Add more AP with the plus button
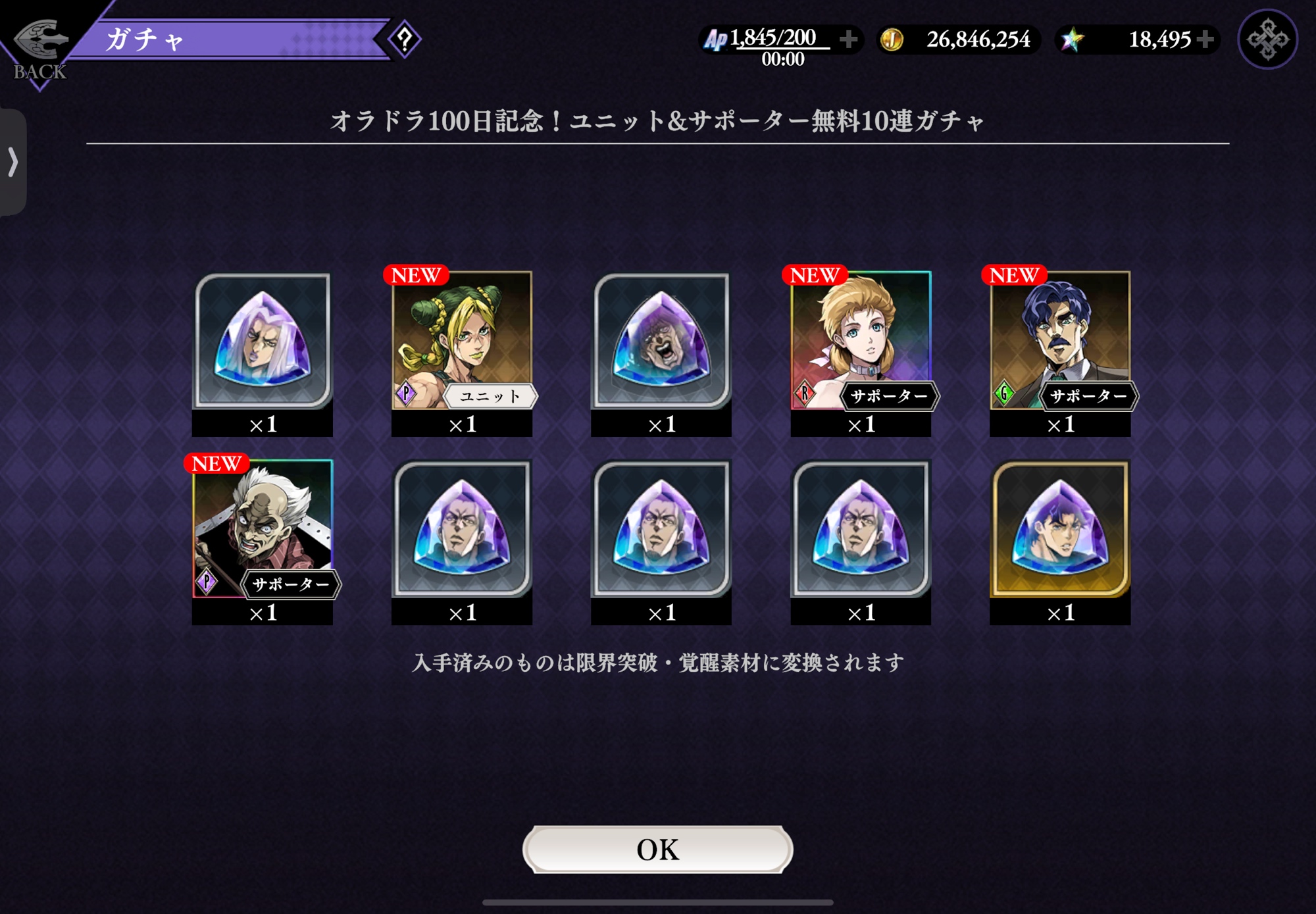Image resolution: width=1316 pixels, height=914 pixels. (849, 39)
